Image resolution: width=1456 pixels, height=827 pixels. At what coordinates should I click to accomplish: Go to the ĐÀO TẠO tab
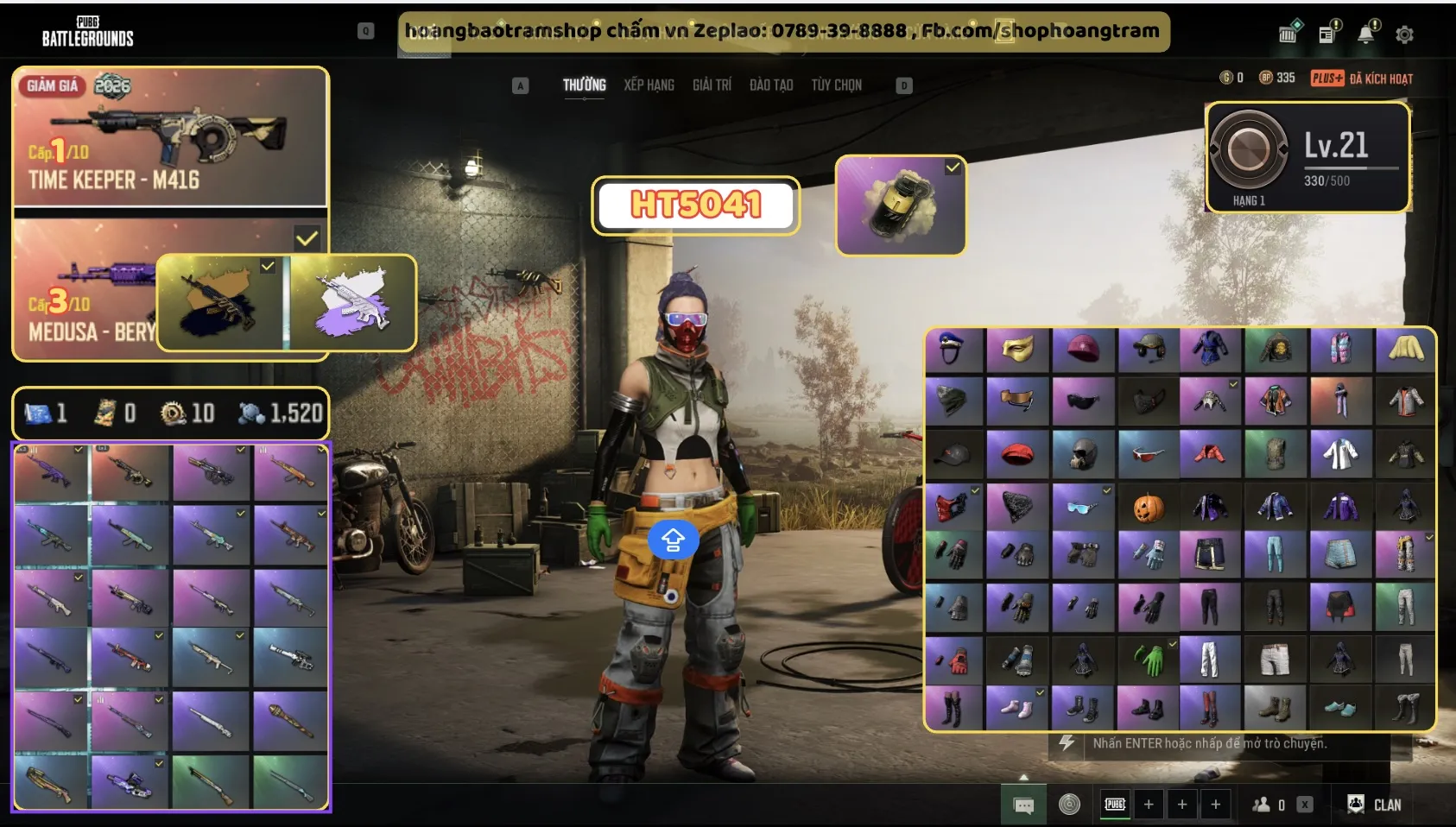click(x=771, y=85)
